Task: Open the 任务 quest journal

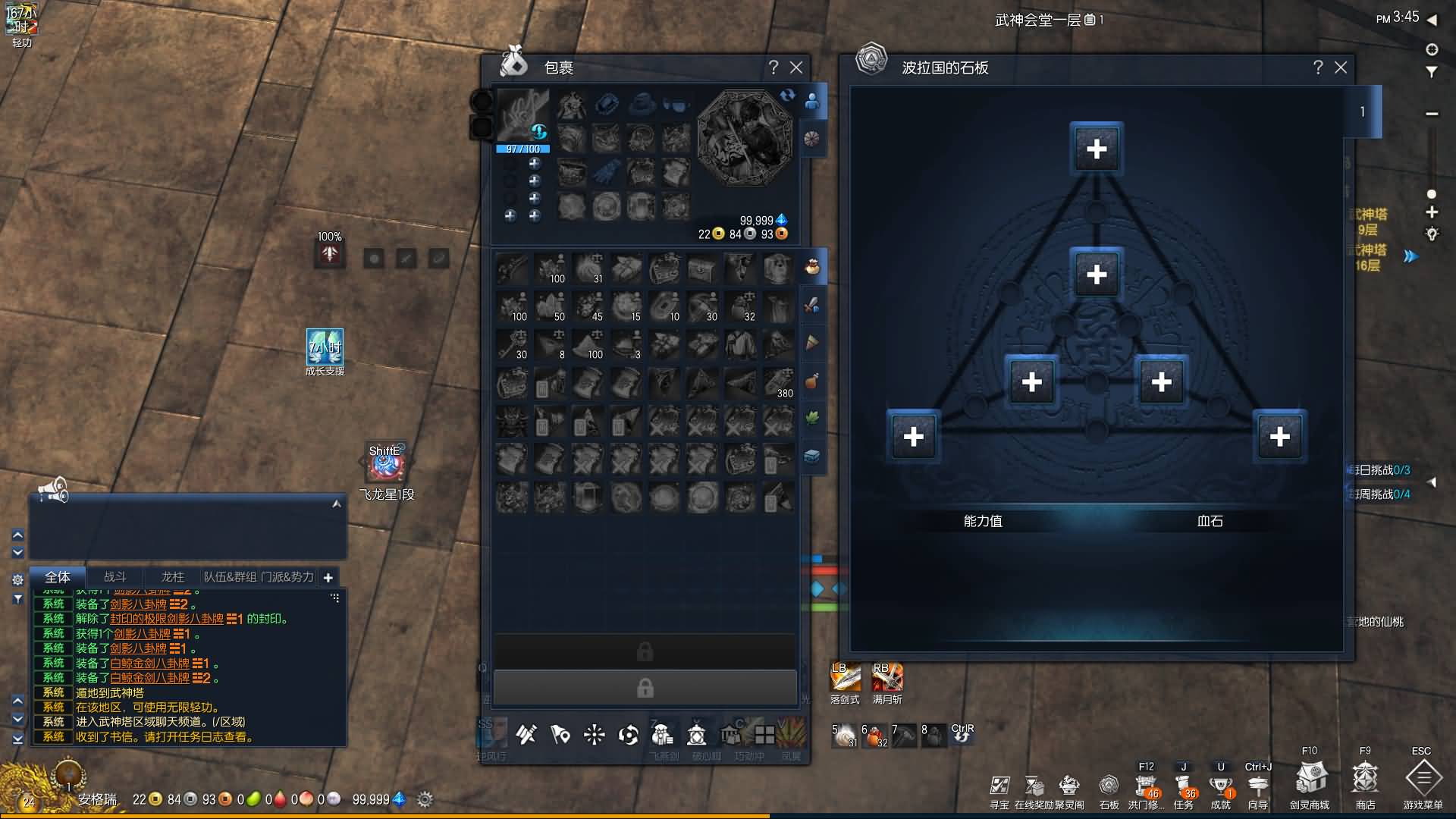Action: tap(1183, 786)
